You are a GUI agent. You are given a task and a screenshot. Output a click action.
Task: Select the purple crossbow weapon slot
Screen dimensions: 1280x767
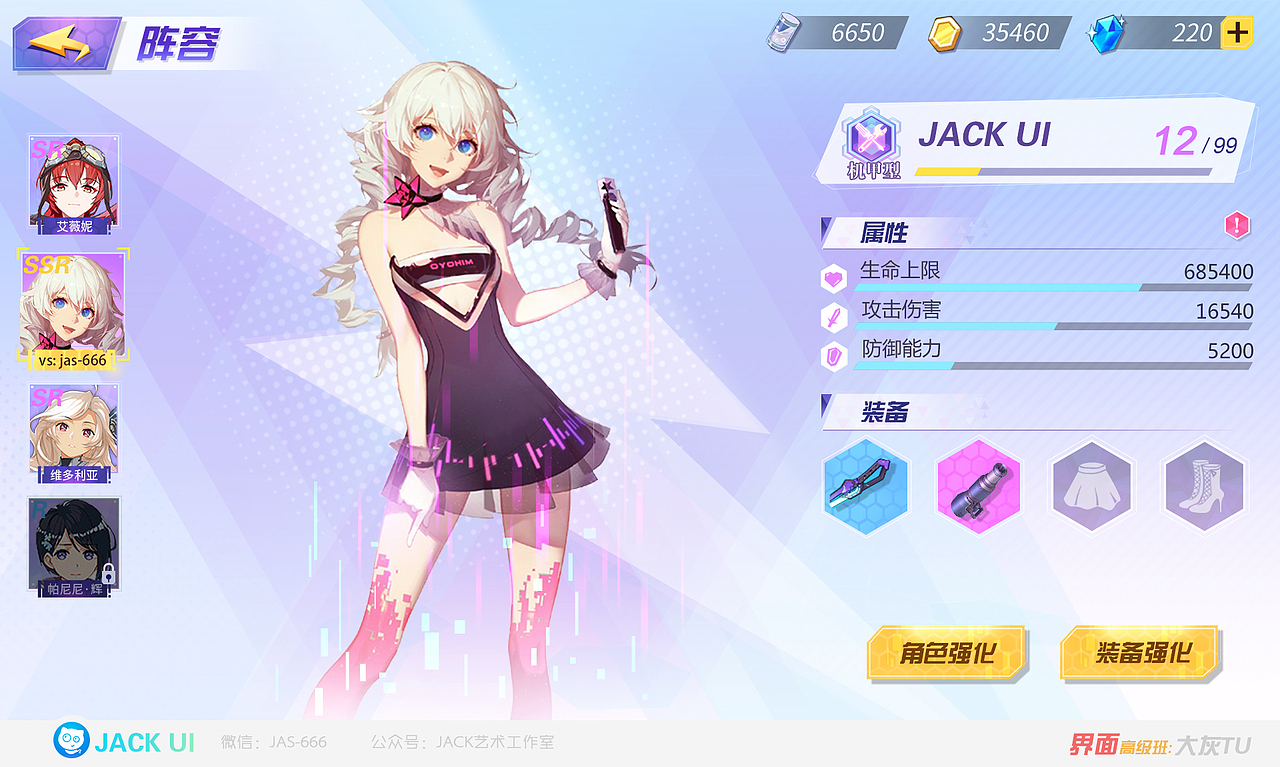click(x=866, y=487)
